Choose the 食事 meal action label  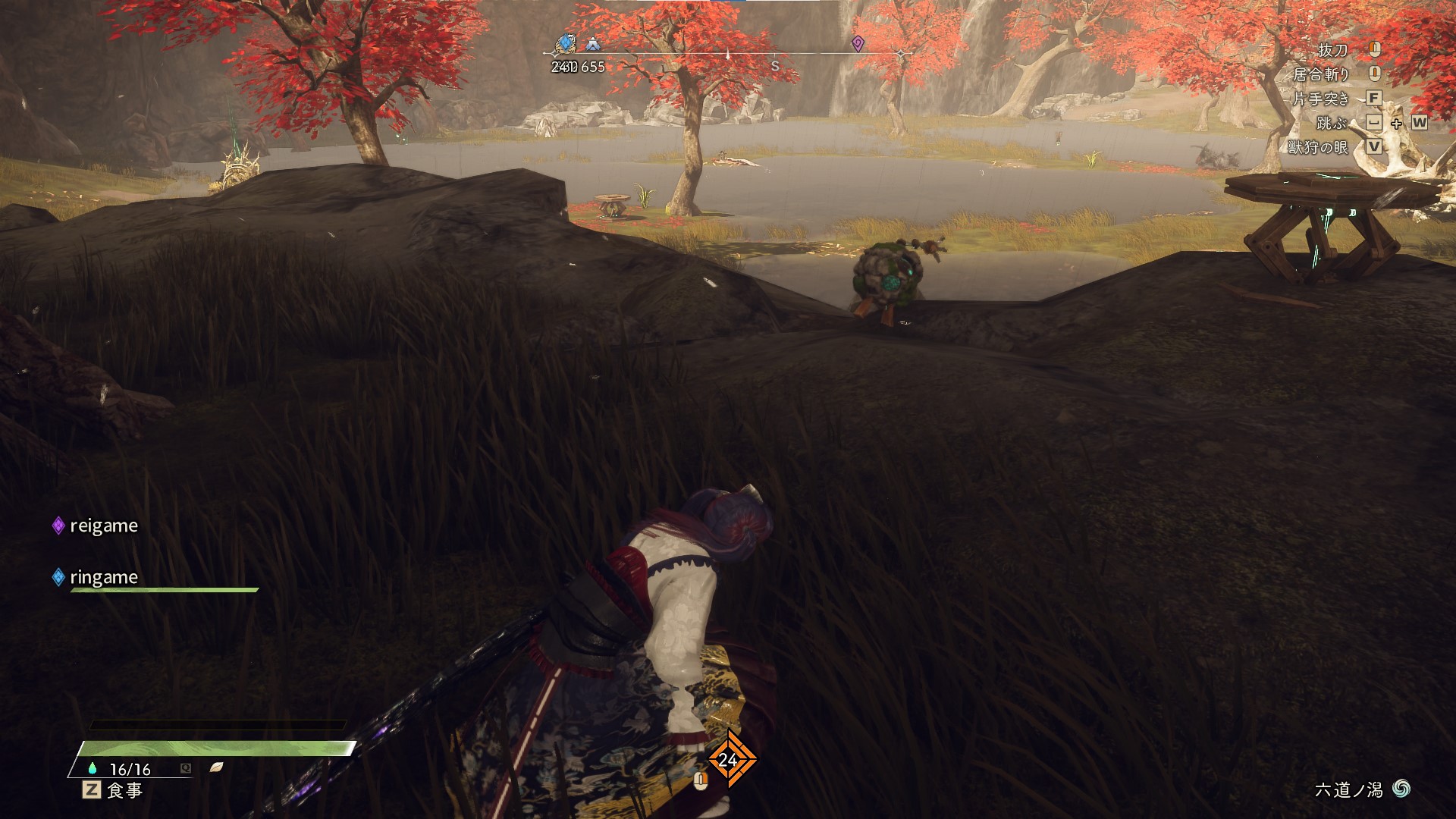coord(124,790)
